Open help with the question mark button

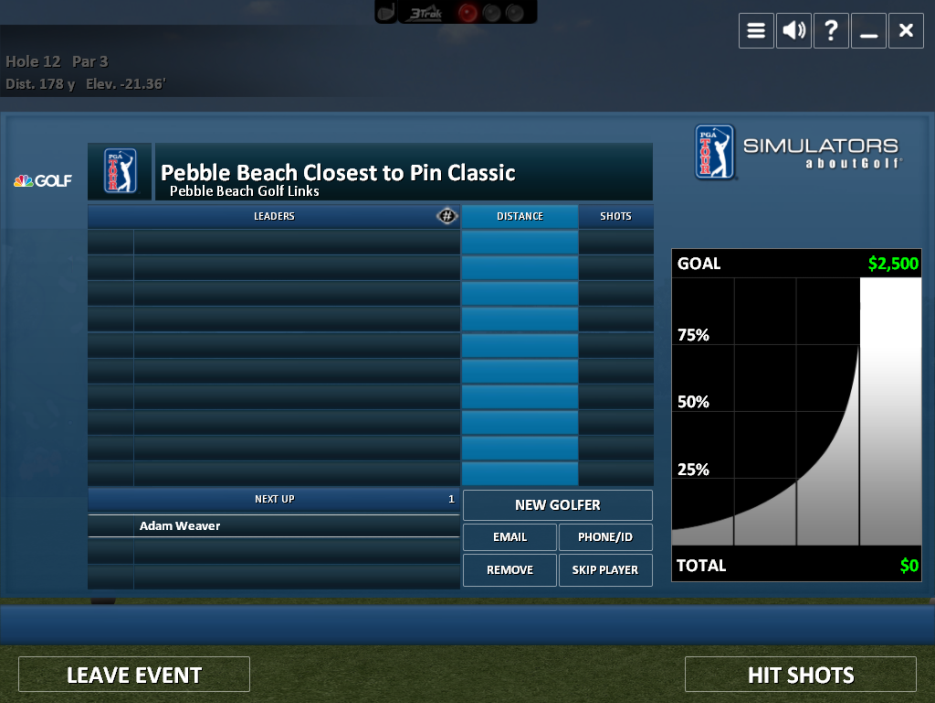831,30
